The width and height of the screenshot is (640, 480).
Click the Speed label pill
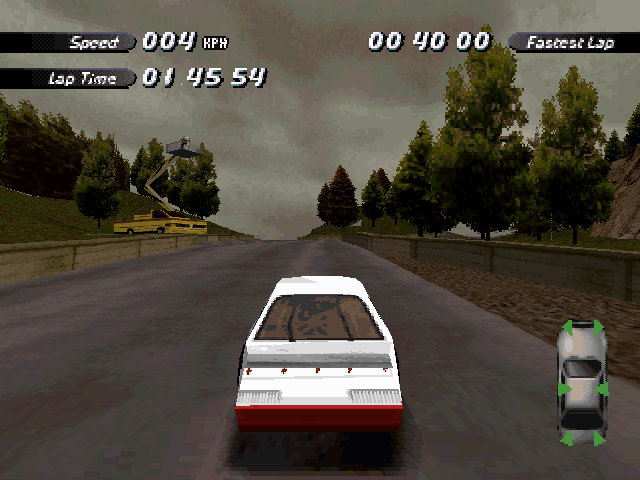click(x=93, y=42)
